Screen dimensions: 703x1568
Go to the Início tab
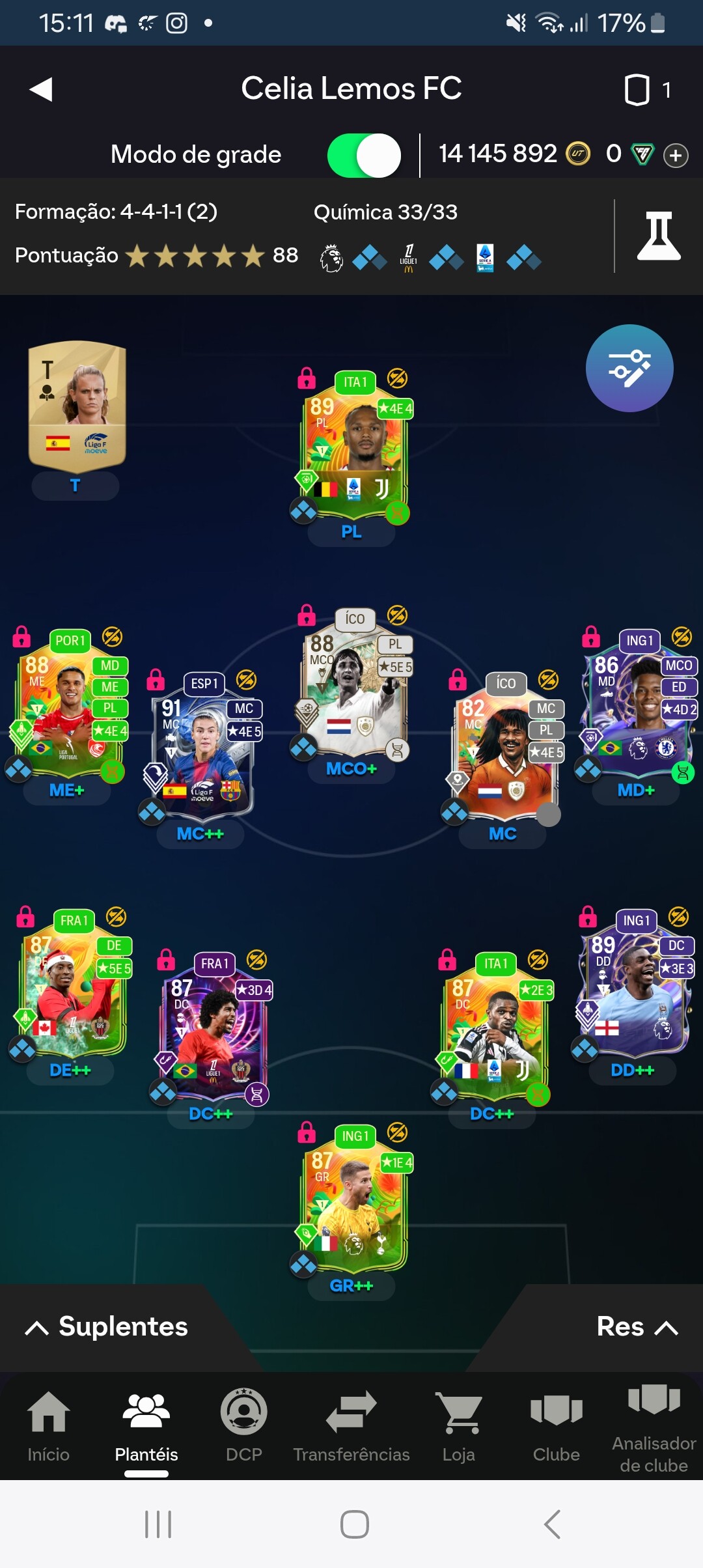(48, 1426)
